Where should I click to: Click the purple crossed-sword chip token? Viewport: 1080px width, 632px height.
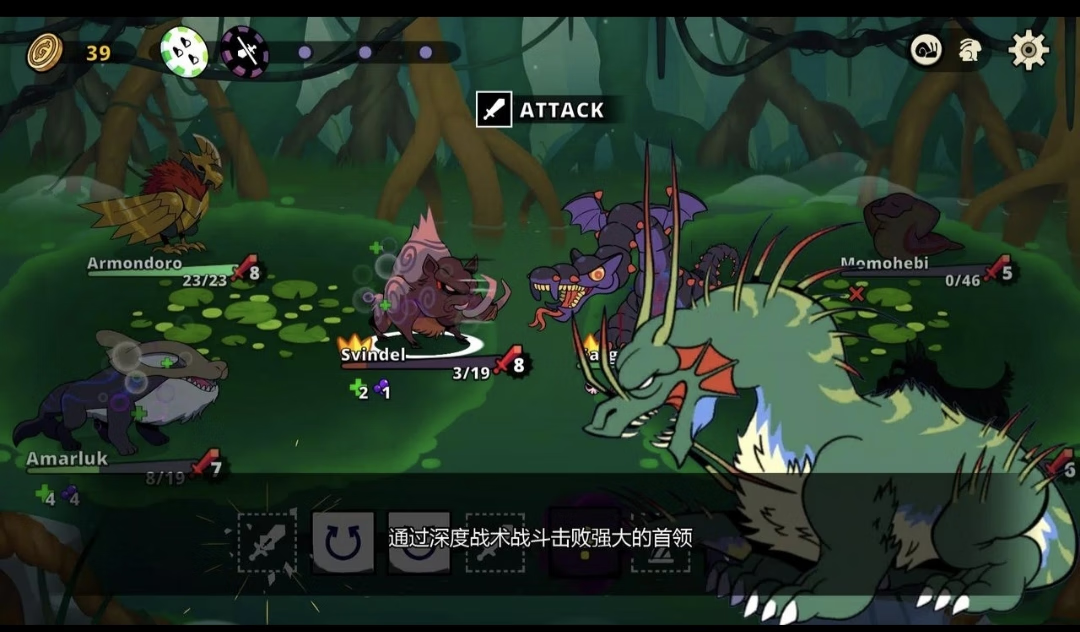(244, 52)
